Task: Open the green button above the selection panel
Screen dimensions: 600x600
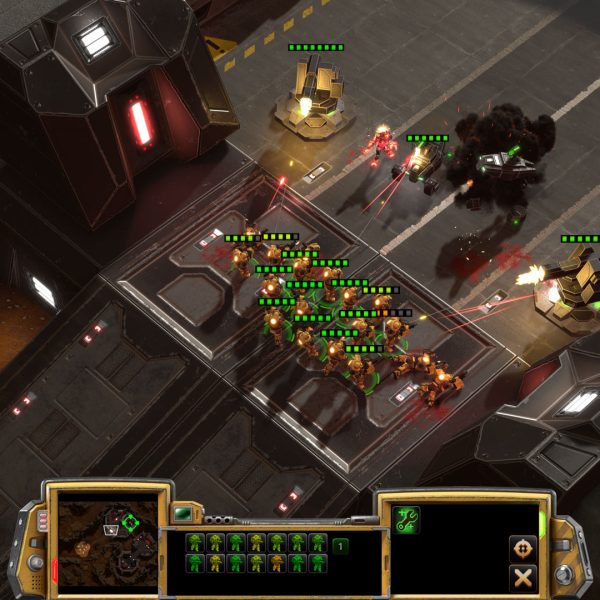Action: tap(183, 514)
